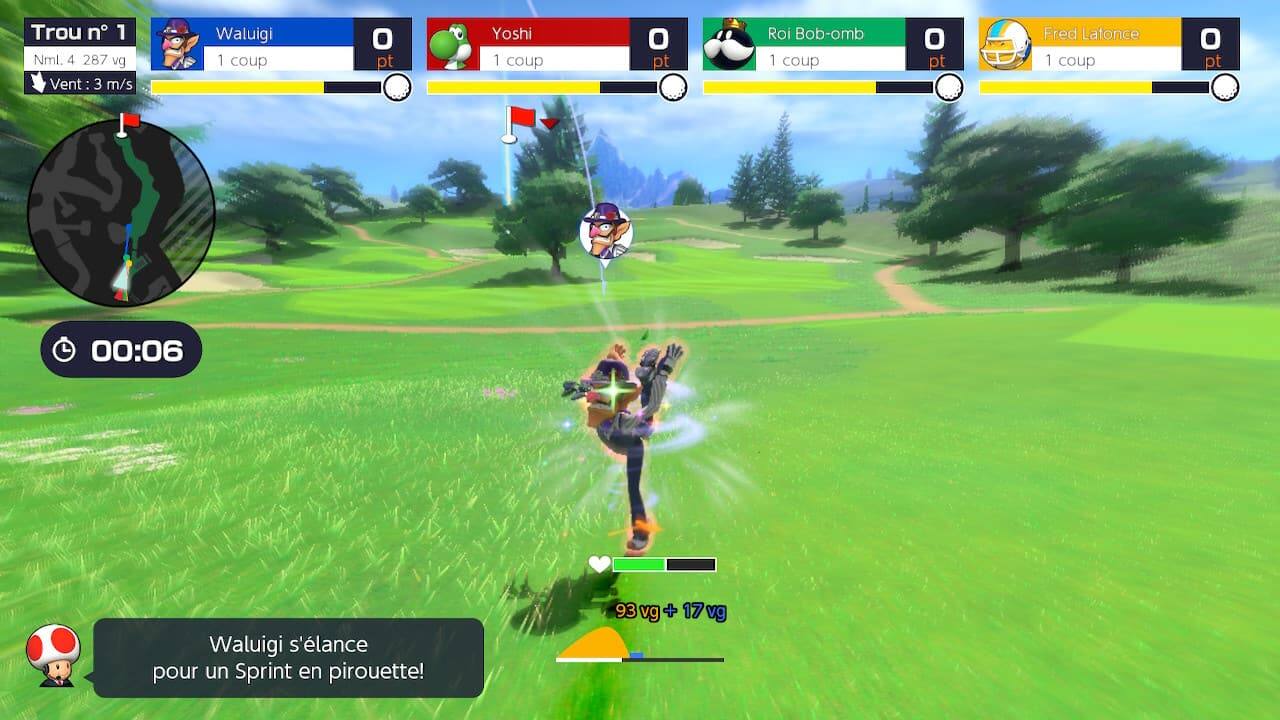Click Toad's commentator portrait icon
The image size is (1280, 720).
point(53,655)
